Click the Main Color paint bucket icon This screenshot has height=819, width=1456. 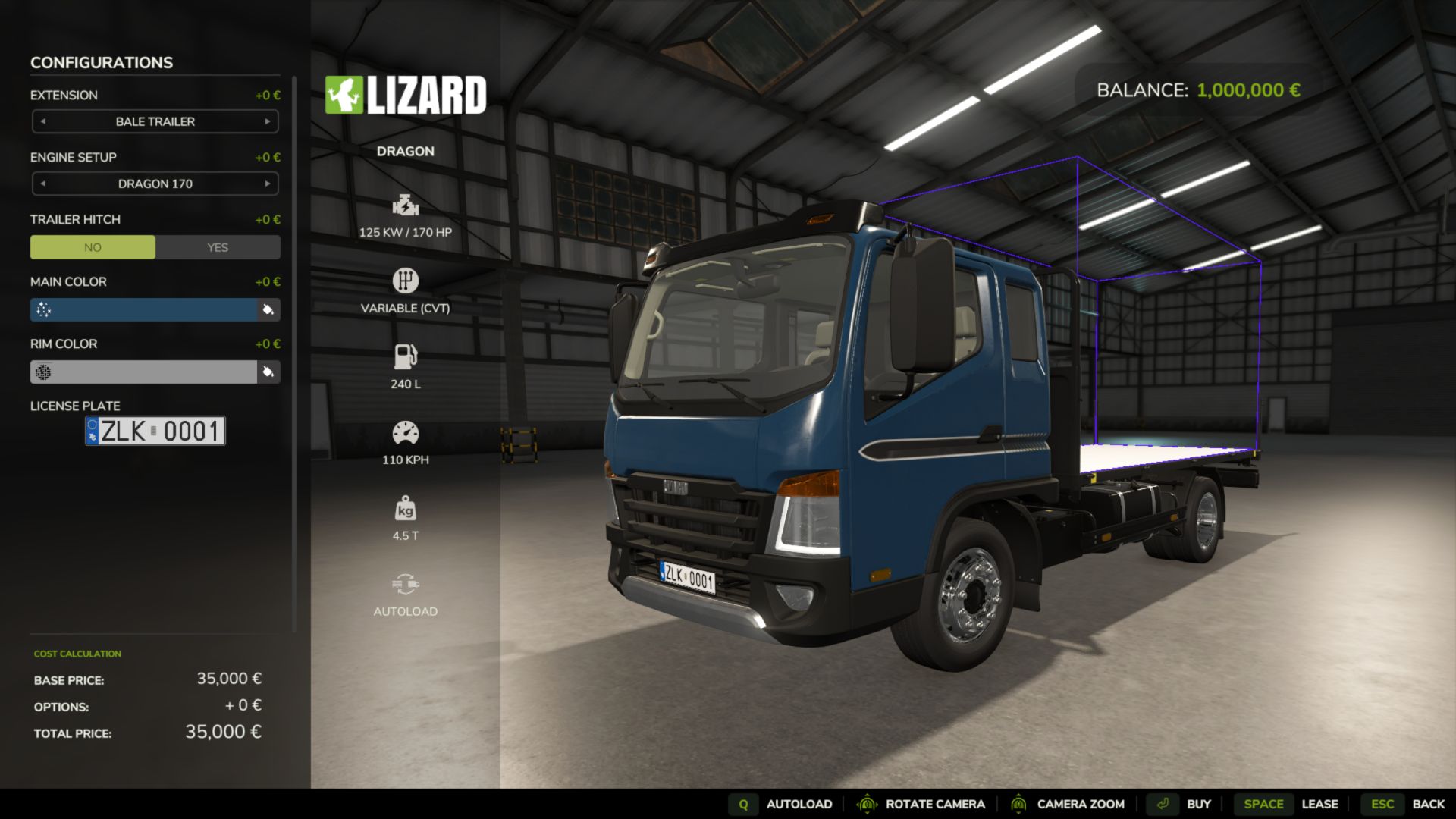coord(268,309)
